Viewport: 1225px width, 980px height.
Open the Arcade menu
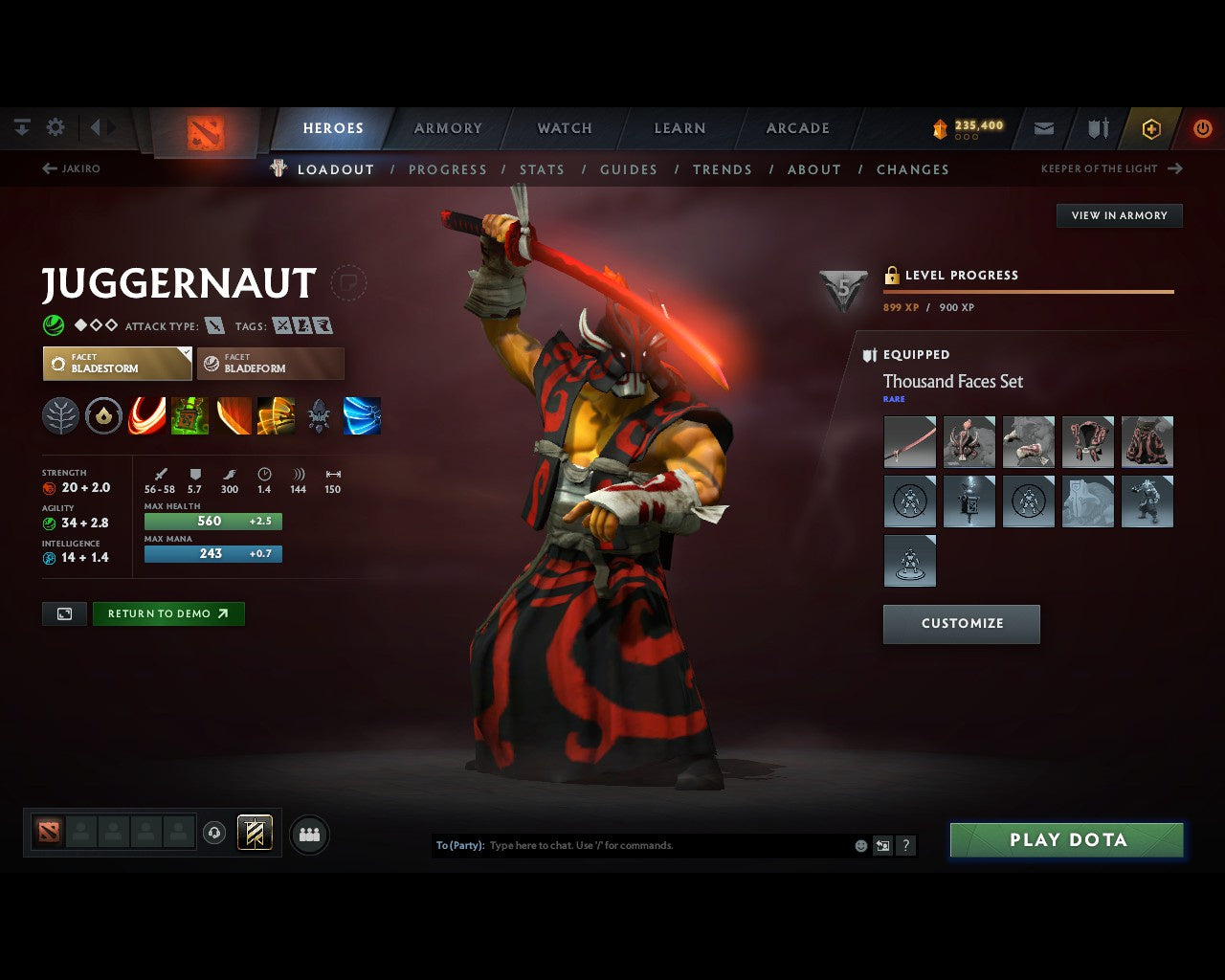click(797, 127)
